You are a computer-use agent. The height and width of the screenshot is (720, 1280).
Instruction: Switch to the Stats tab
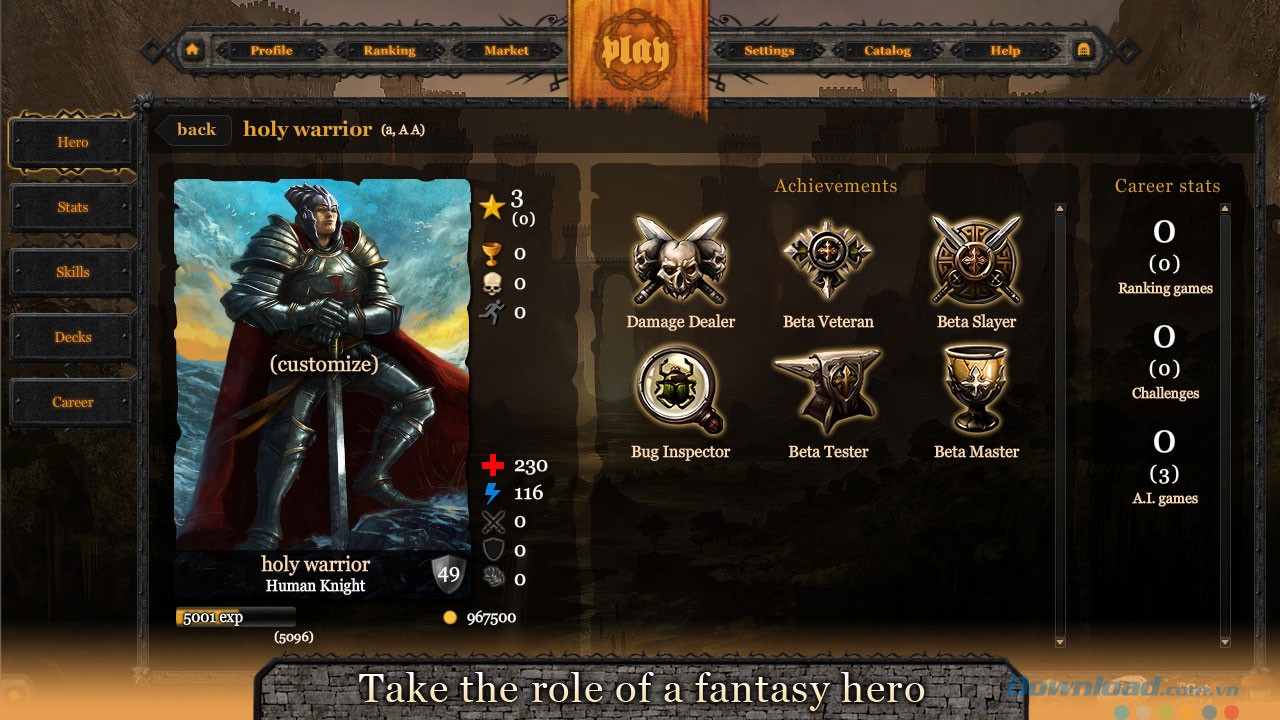[72, 208]
